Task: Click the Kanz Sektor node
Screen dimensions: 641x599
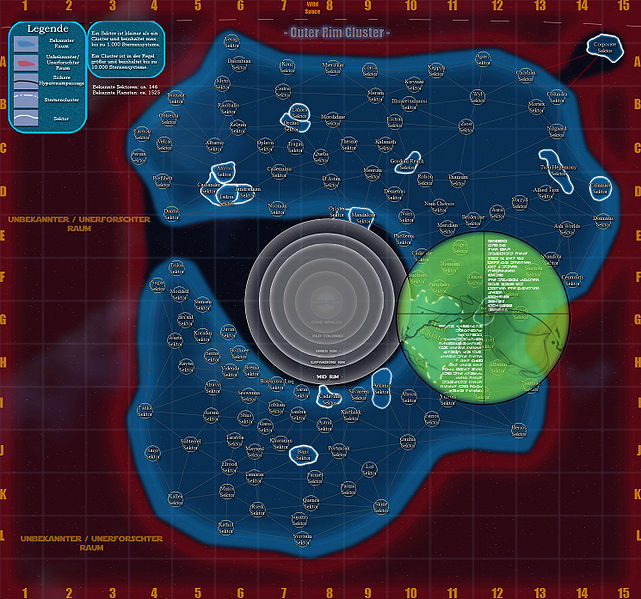Action: tap(287, 65)
